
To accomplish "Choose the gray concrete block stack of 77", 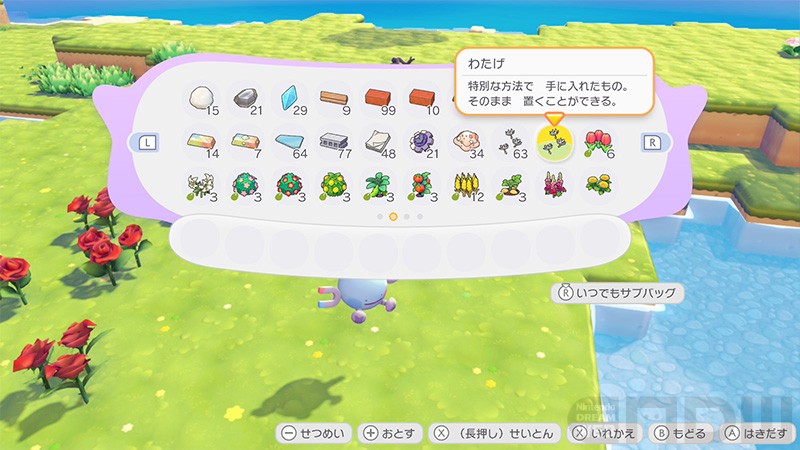I will 335,142.
